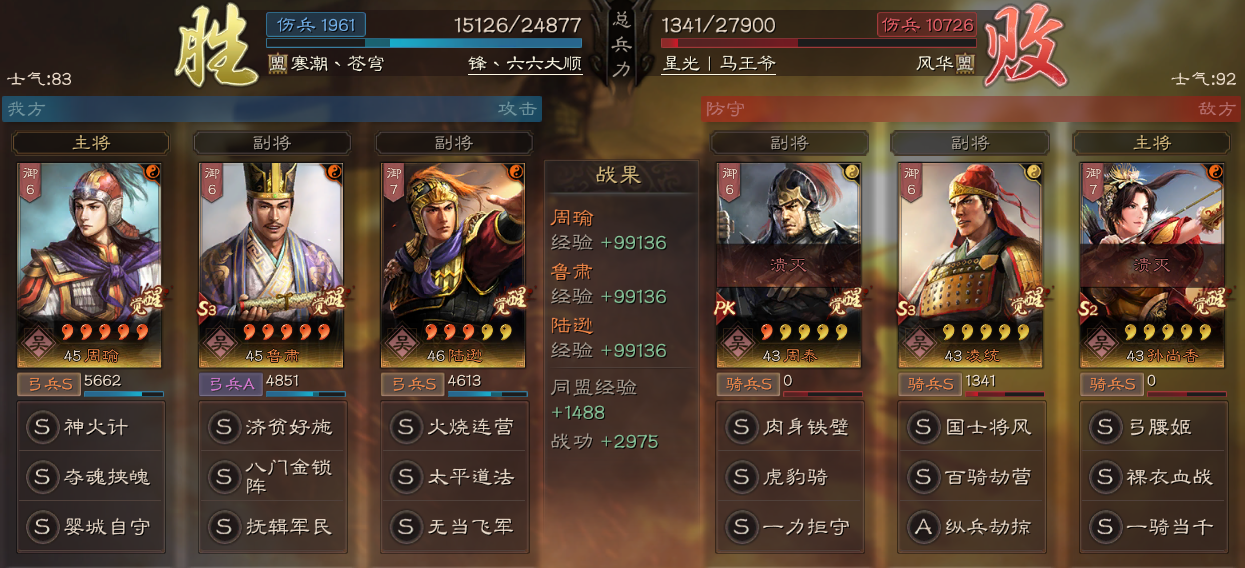Image resolution: width=1245 pixels, height=568 pixels.
Task: Open the 肉身铁壁 skill details
Action: [789, 427]
